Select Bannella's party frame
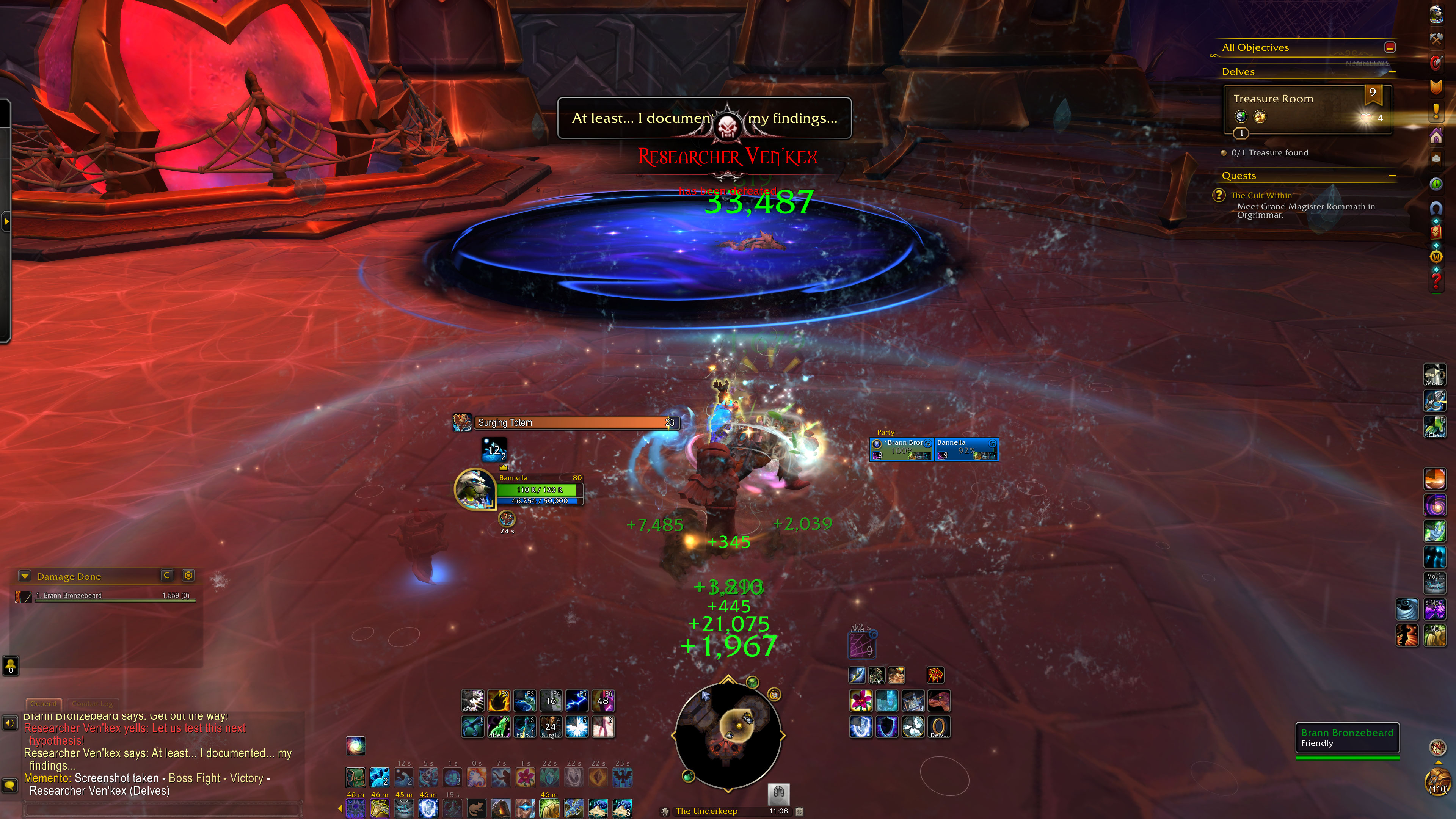Screen dimensions: 1456x819 pyautogui.click(x=966, y=449)
